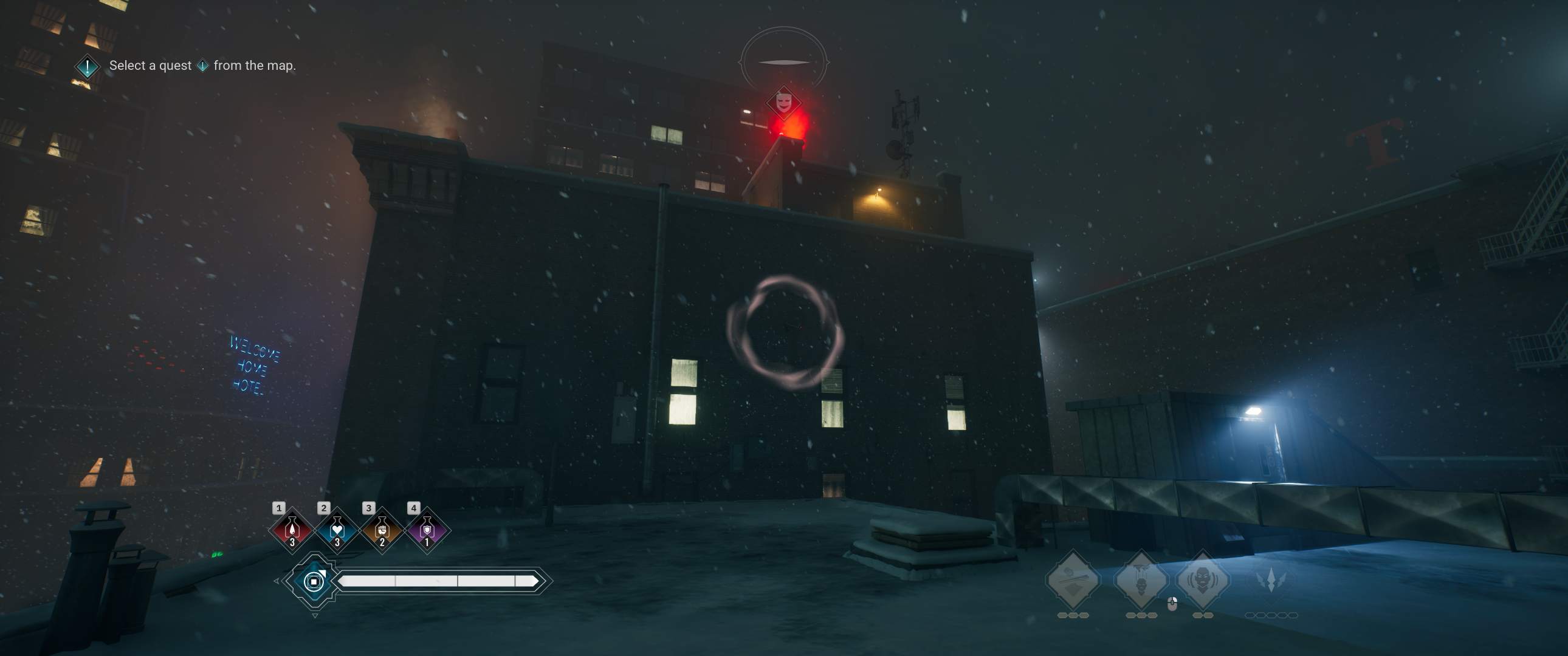
Task: Click the mouse button indicator between abilities
Action: point(1172,604)
